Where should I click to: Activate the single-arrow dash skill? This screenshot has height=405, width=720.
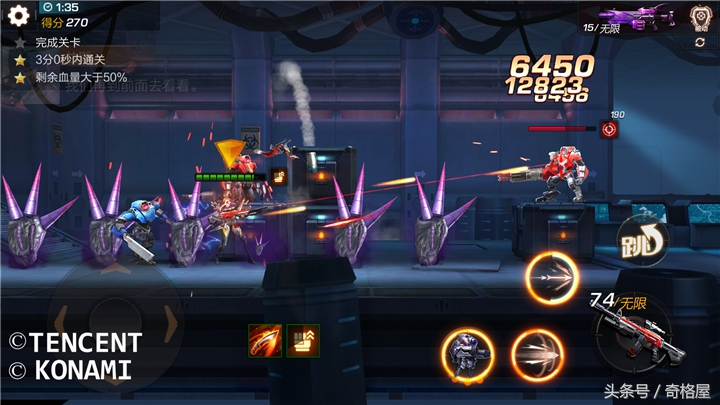(x=553, y=279)
